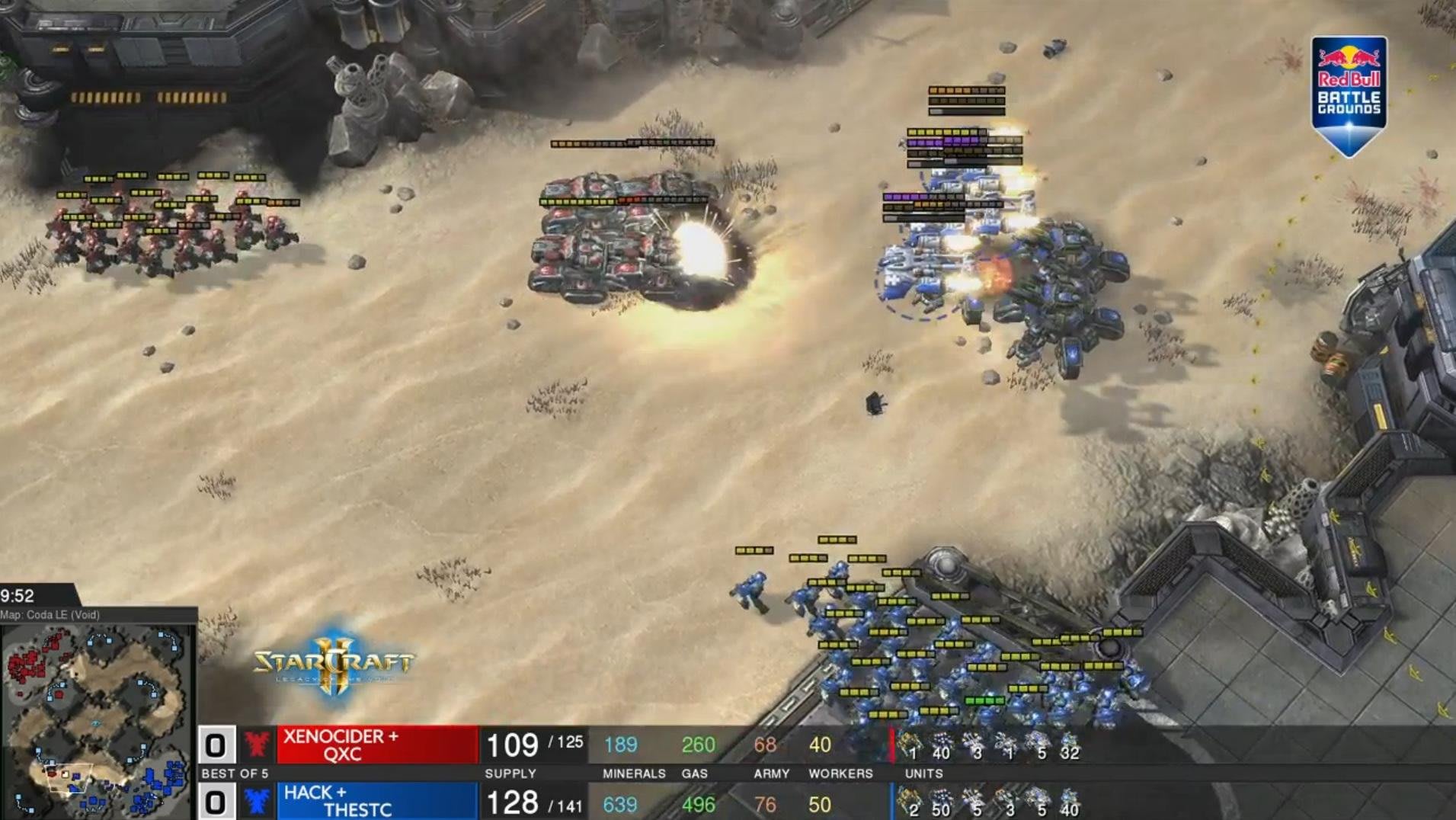The width and height of the screenshot is (1456, 820).
Task: Select the Xenocider + QXC red team panel
Action: (377, 745)
